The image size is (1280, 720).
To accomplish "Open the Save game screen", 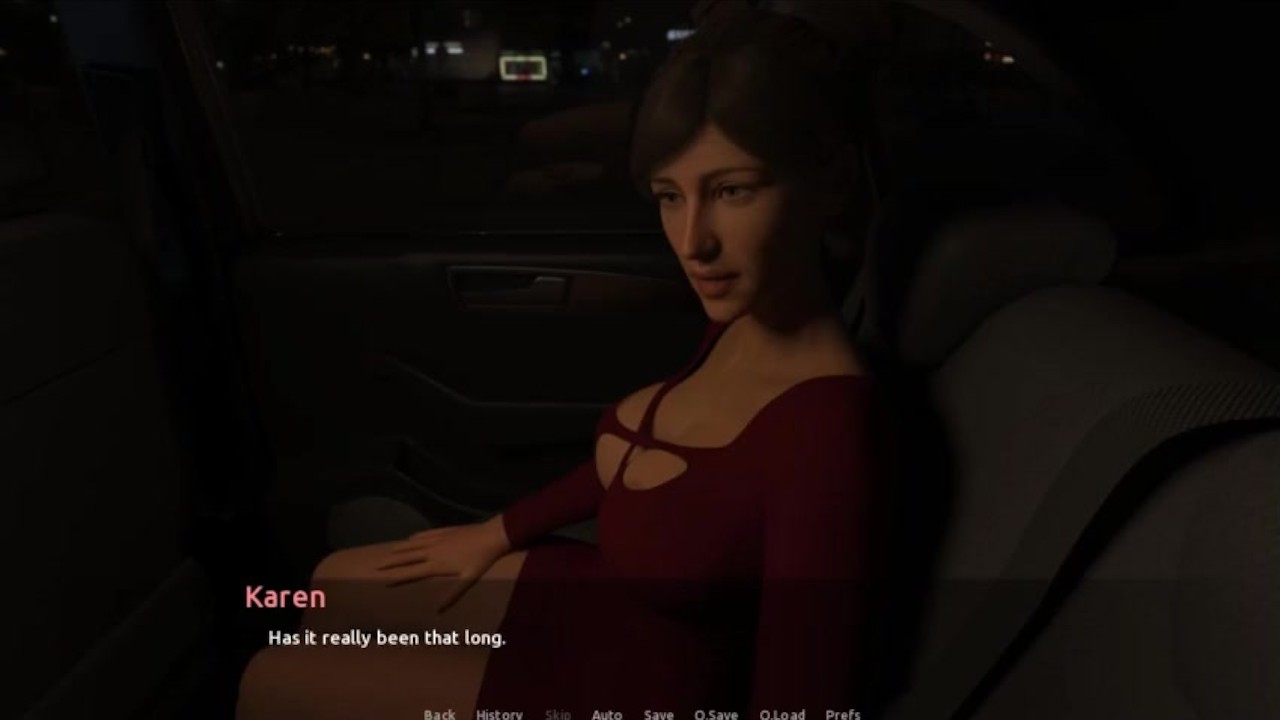I will coord(658,713).
